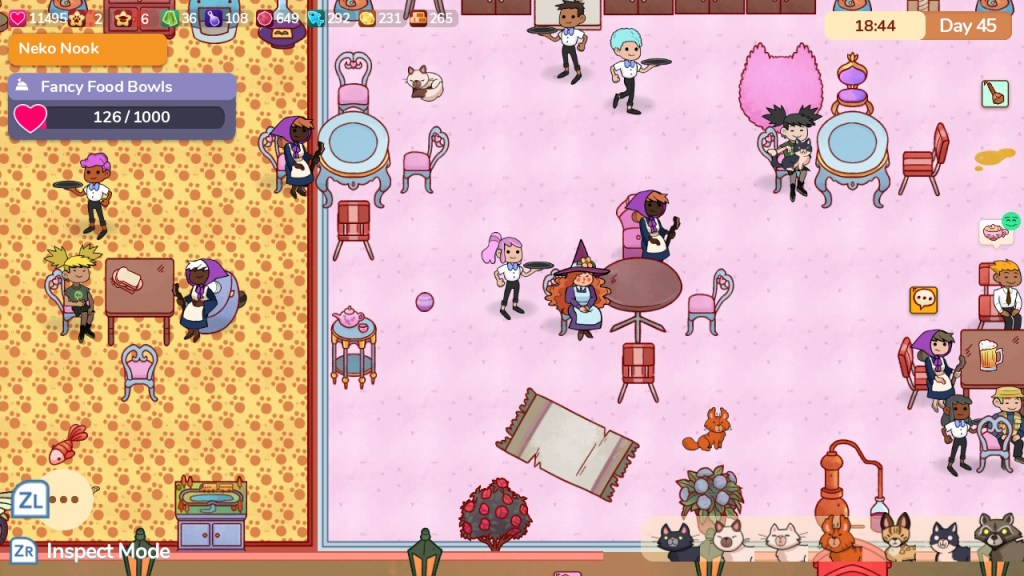Choose the raccoon portrait in the cat bar
The height and width of the screenshot is (576, 1024).
[x=996, y=540]
